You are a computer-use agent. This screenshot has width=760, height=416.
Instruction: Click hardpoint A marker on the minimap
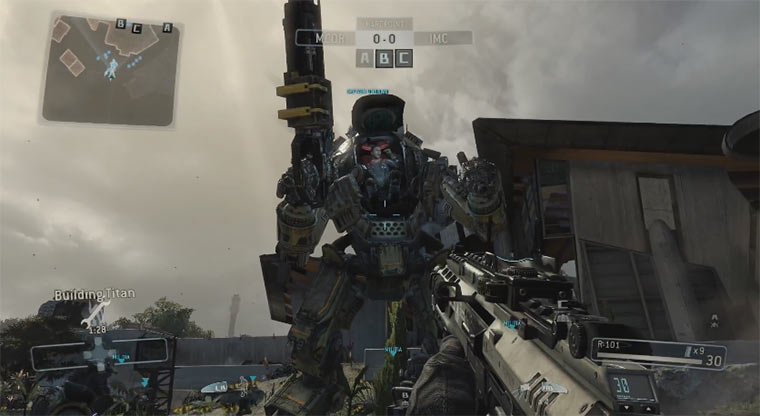[167, 27]
